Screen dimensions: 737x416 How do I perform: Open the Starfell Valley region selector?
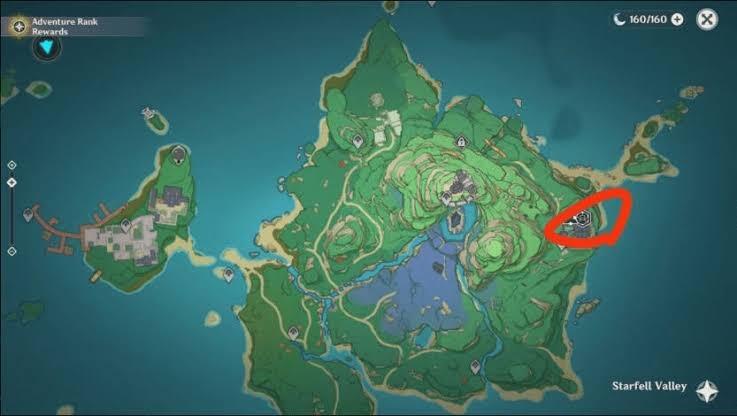pos(707,388)
